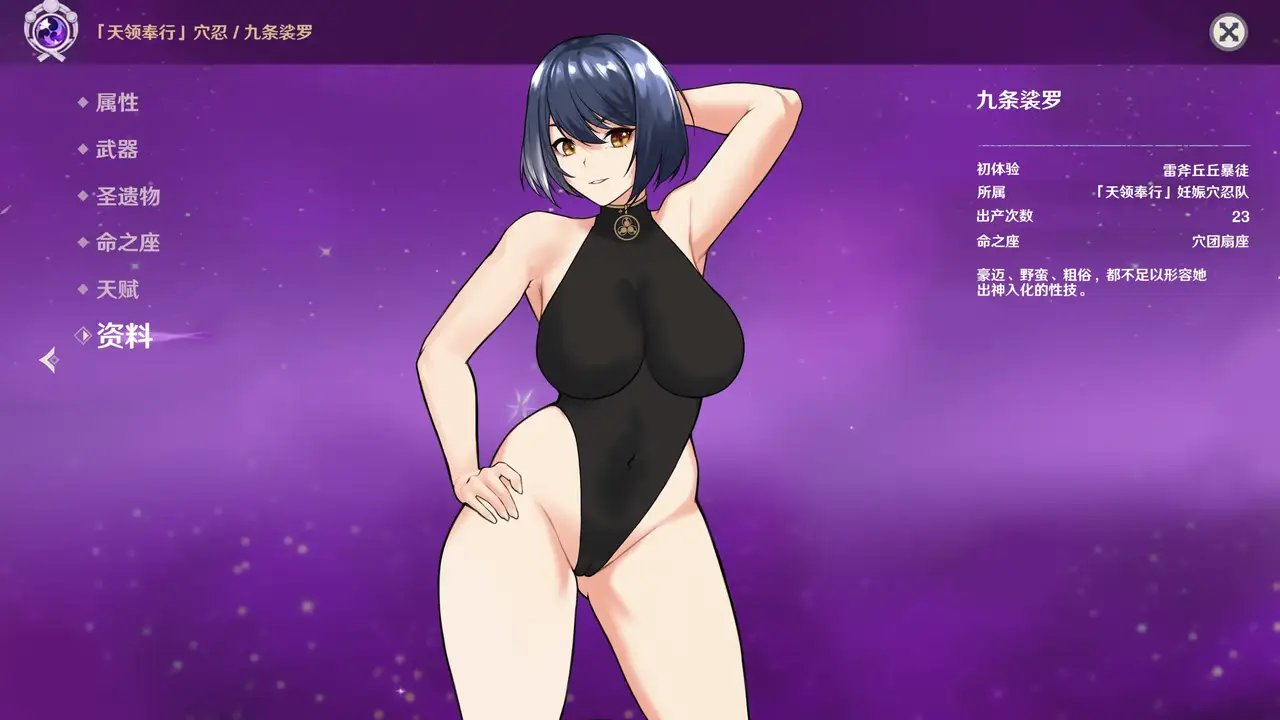
Task: Choose the highlighted 资料 (Profile) tab
Action: [123, 336]
